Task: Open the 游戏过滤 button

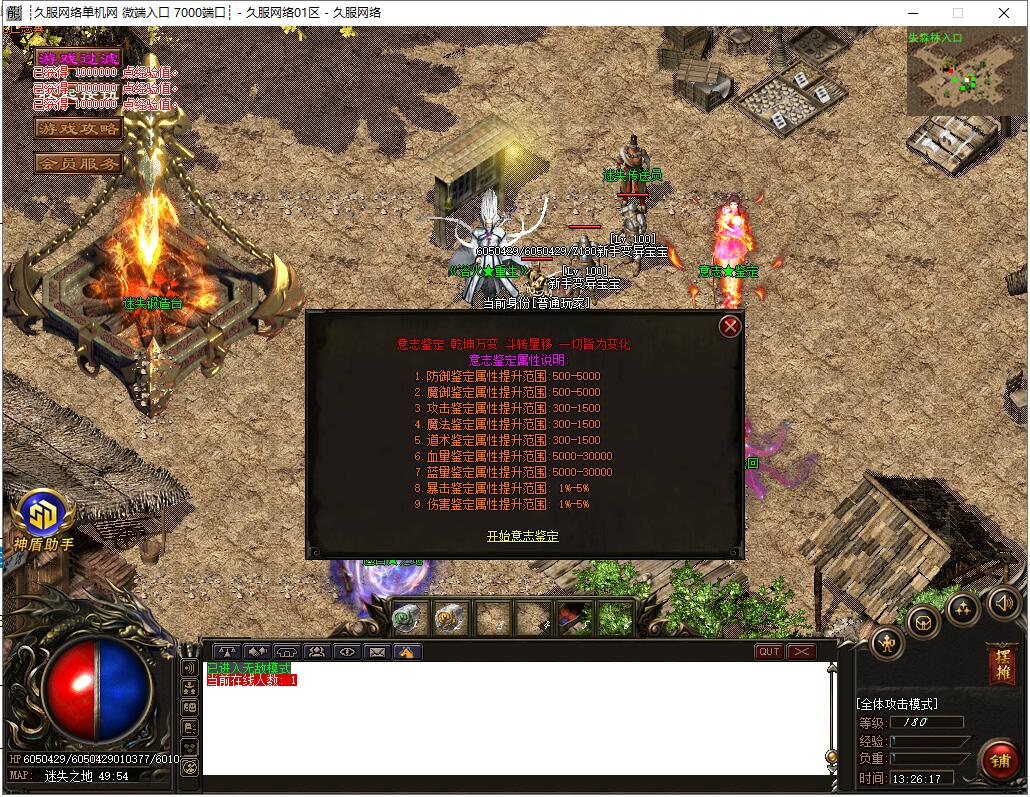Action: pos(77,58)
